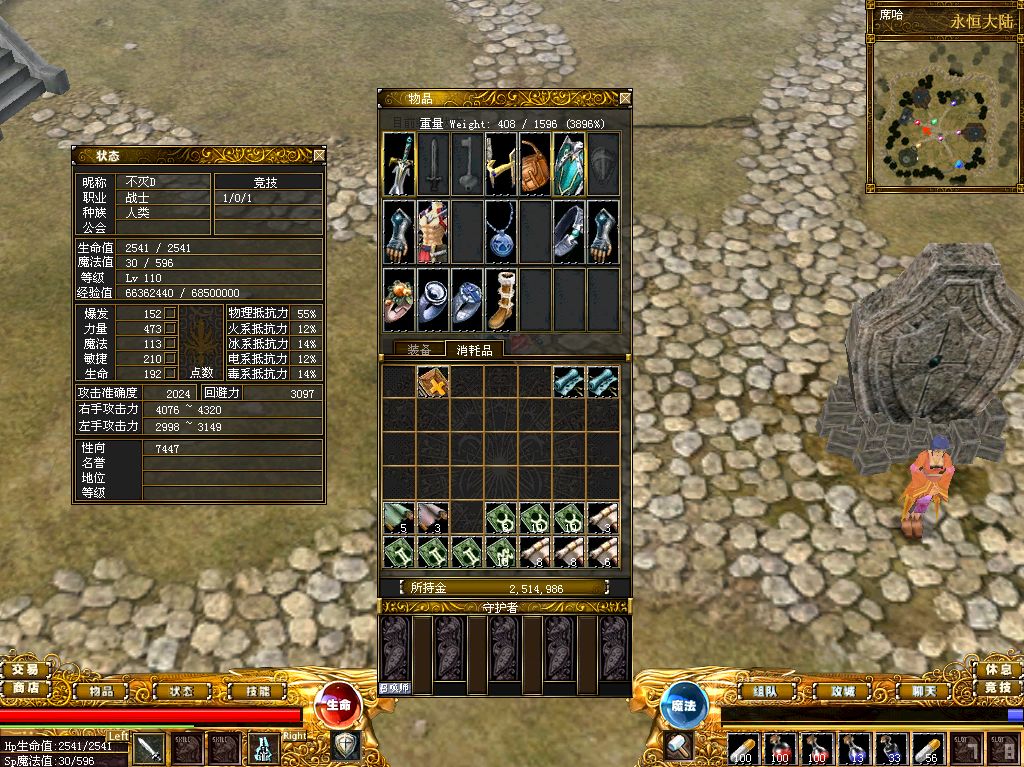Open the 商店 shop

pos(25,687)
